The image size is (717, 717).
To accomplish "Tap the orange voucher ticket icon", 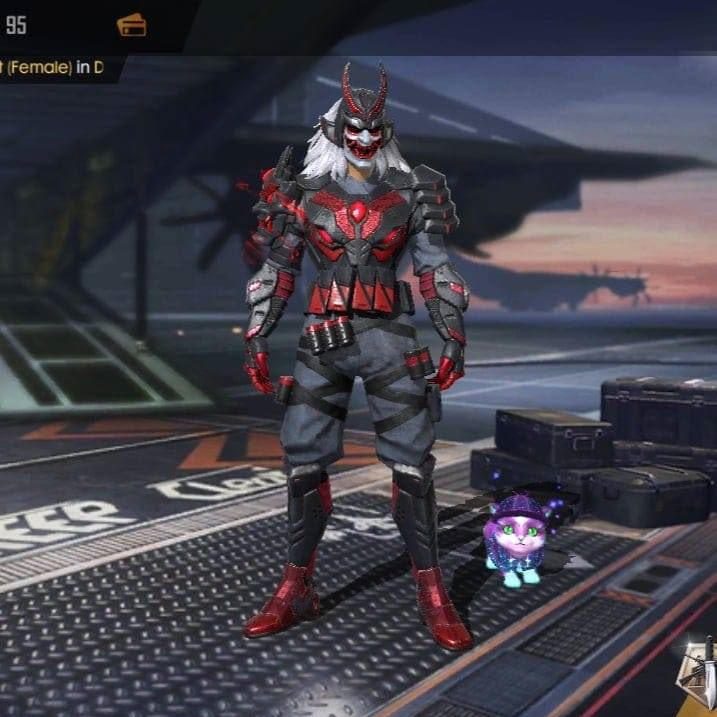I will tap(131, 25).
